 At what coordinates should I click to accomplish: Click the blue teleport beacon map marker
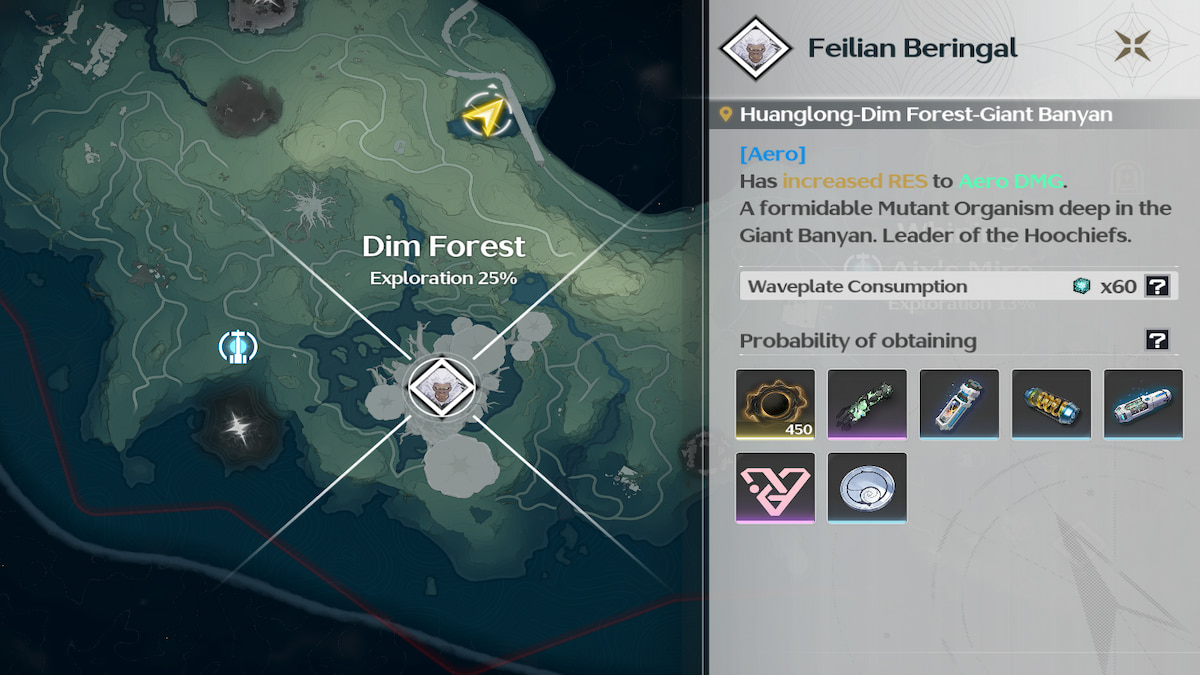click(x=238, y=347)
